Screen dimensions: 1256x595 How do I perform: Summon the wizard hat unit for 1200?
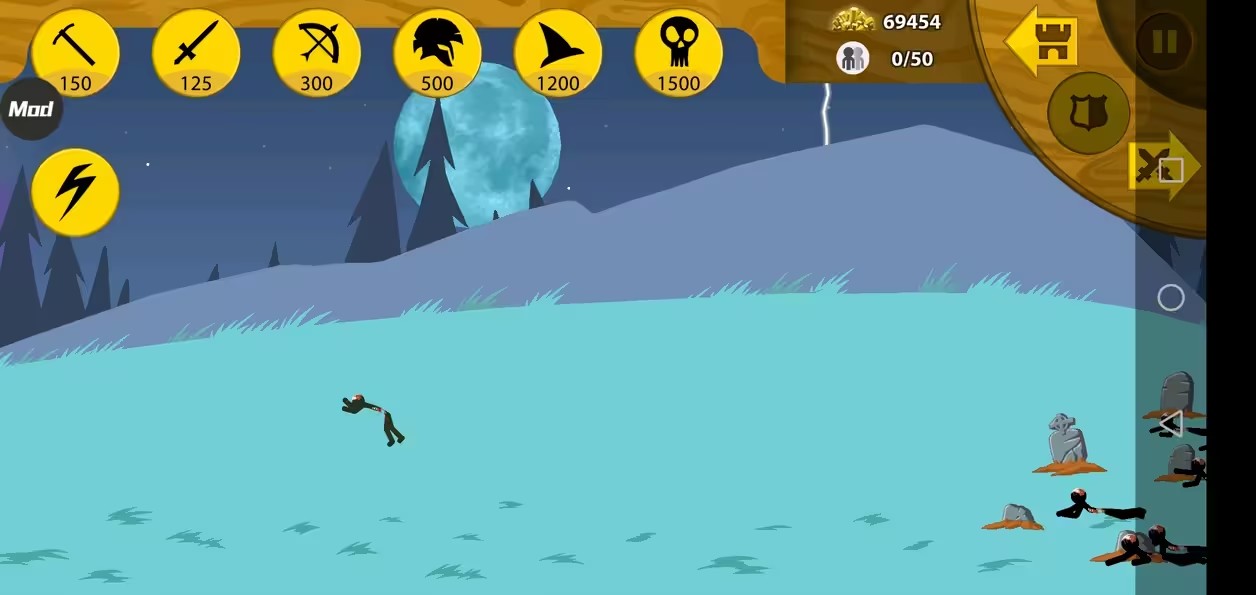point(558,53)
